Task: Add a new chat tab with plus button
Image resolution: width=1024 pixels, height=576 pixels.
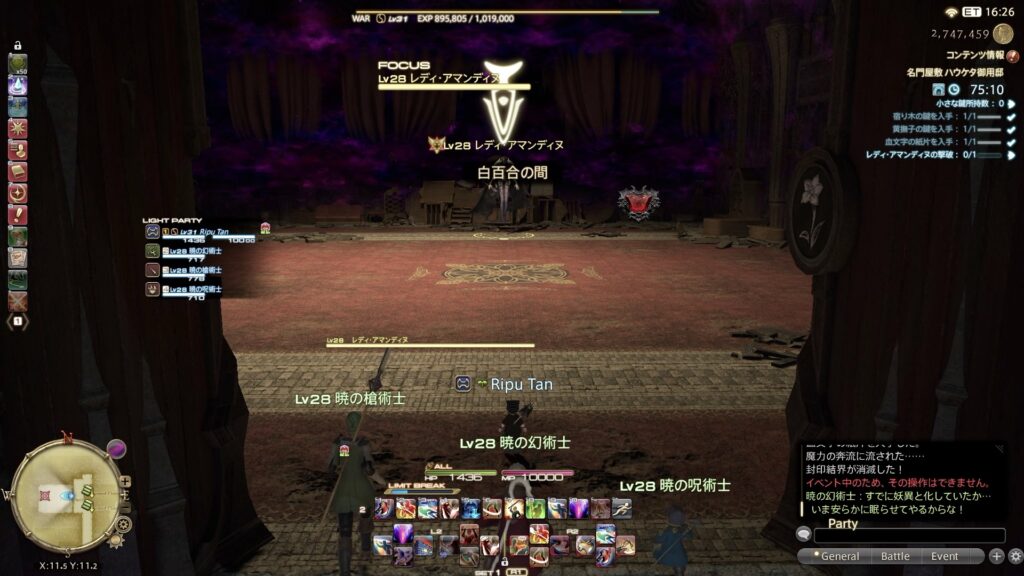Action: [x=996, y=556]
